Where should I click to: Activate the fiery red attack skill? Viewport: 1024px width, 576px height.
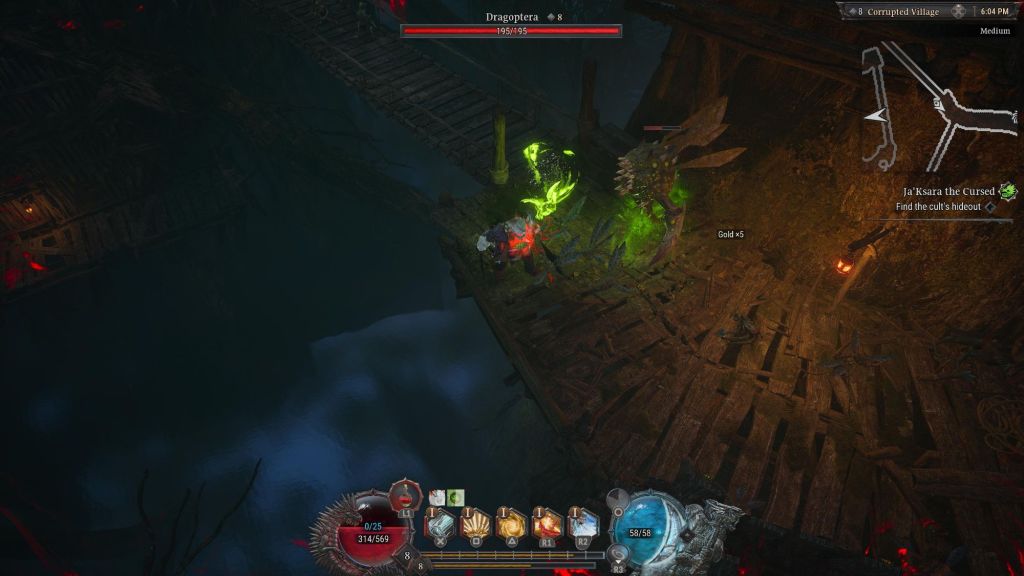pyautogui.click(x=547, y=524)
